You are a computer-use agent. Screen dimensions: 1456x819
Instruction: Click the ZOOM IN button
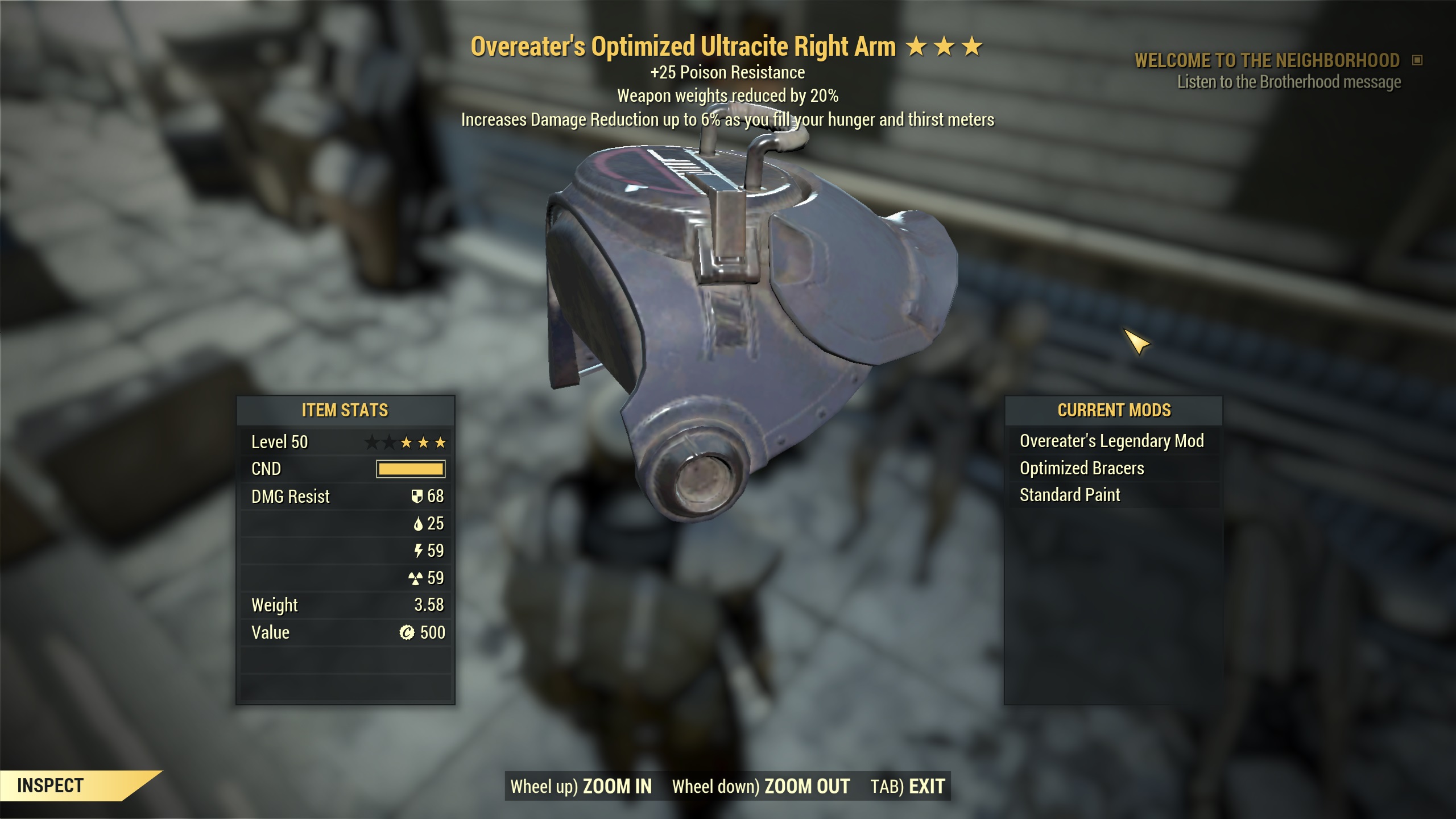click(x=581, y=787)
